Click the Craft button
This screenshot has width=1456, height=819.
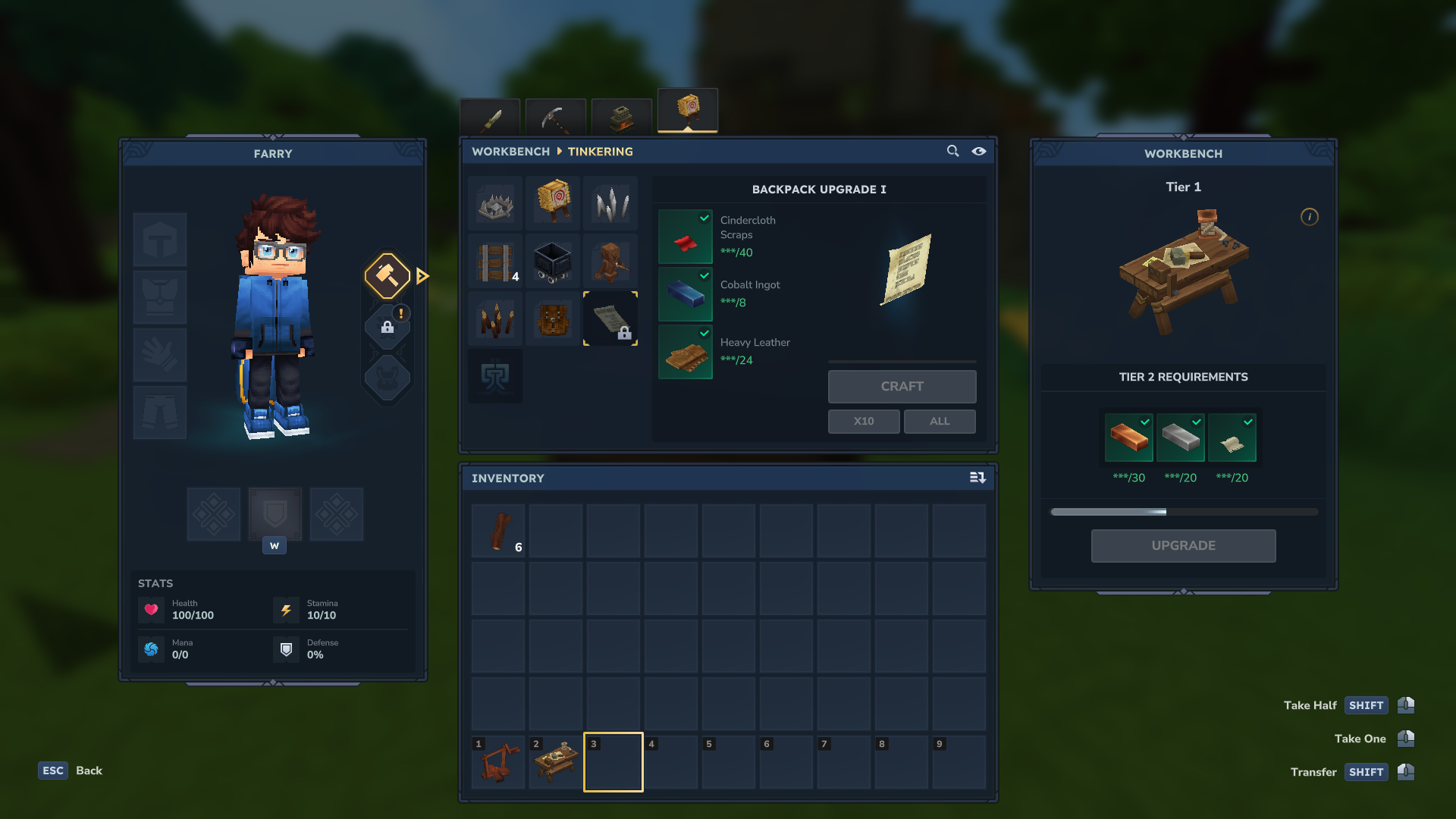pos(902,387)
